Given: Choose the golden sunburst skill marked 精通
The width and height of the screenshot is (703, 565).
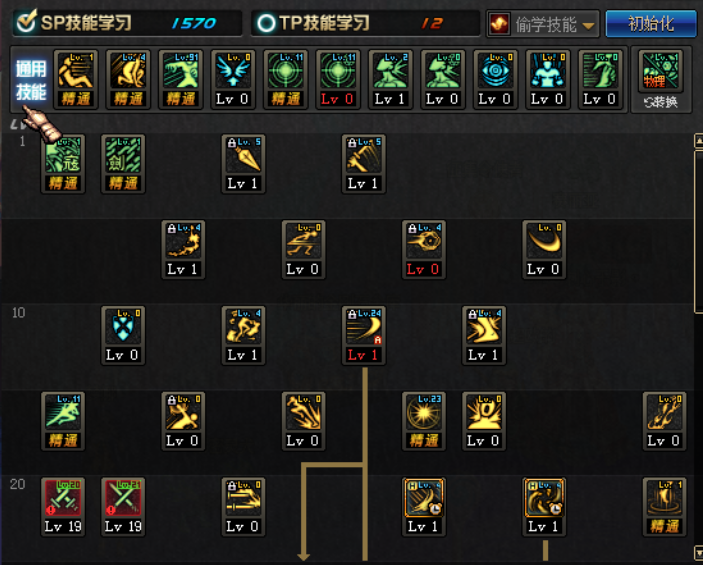Looking at the screenshot, I should pos(424,419).
